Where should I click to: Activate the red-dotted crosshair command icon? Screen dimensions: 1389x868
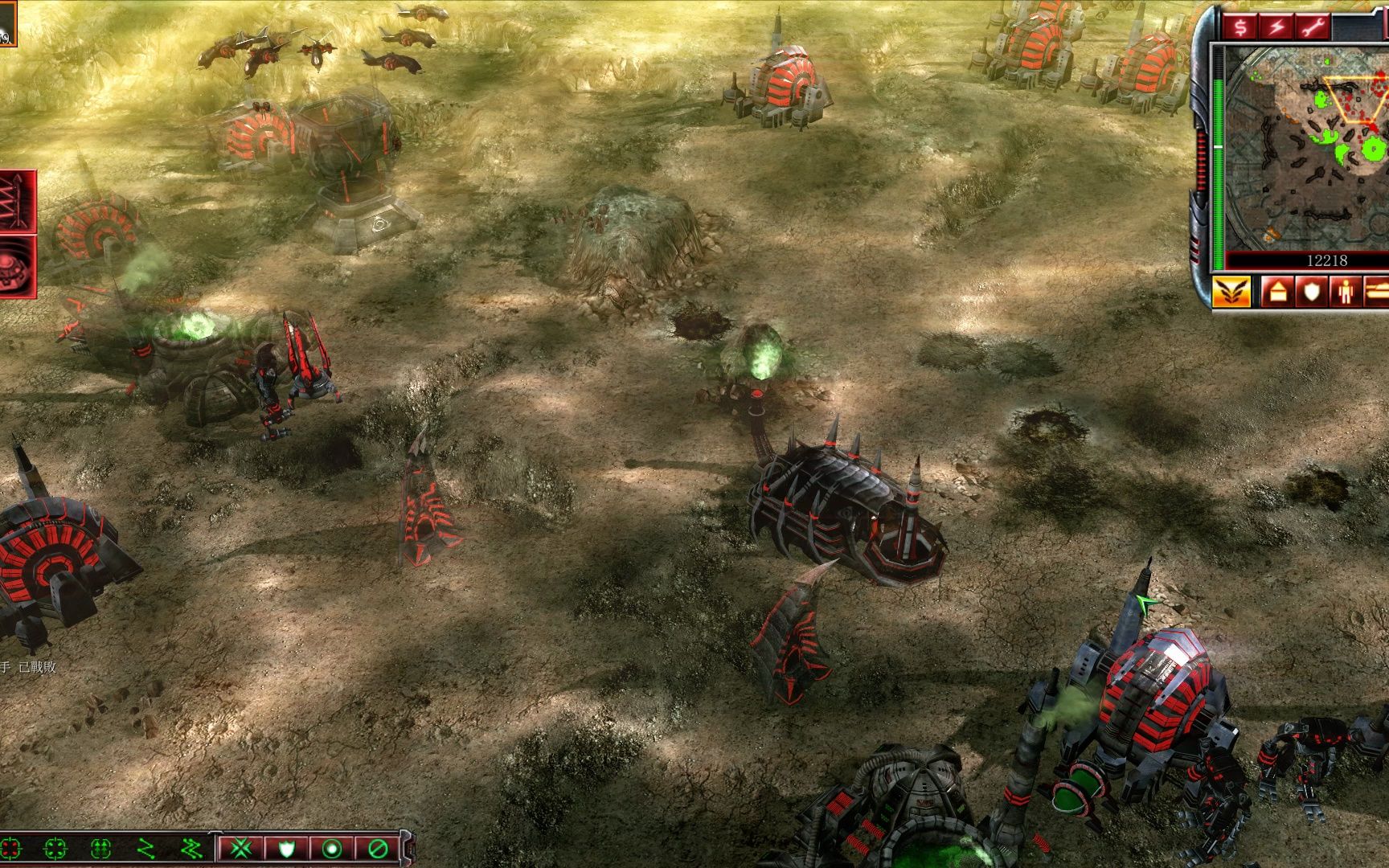(x=10, y=848)
